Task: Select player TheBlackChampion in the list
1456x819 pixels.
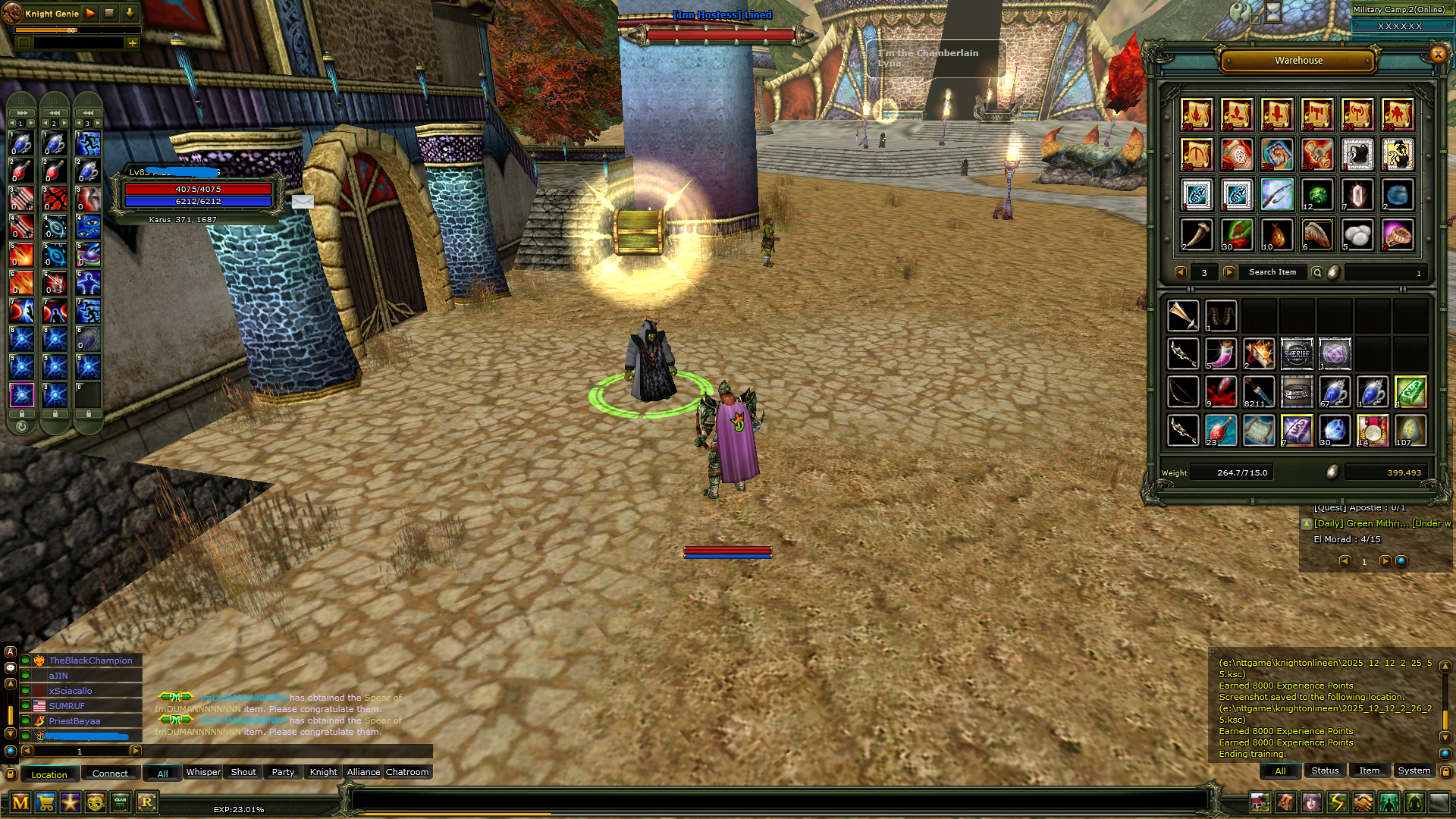Action: tap(90, 661)
